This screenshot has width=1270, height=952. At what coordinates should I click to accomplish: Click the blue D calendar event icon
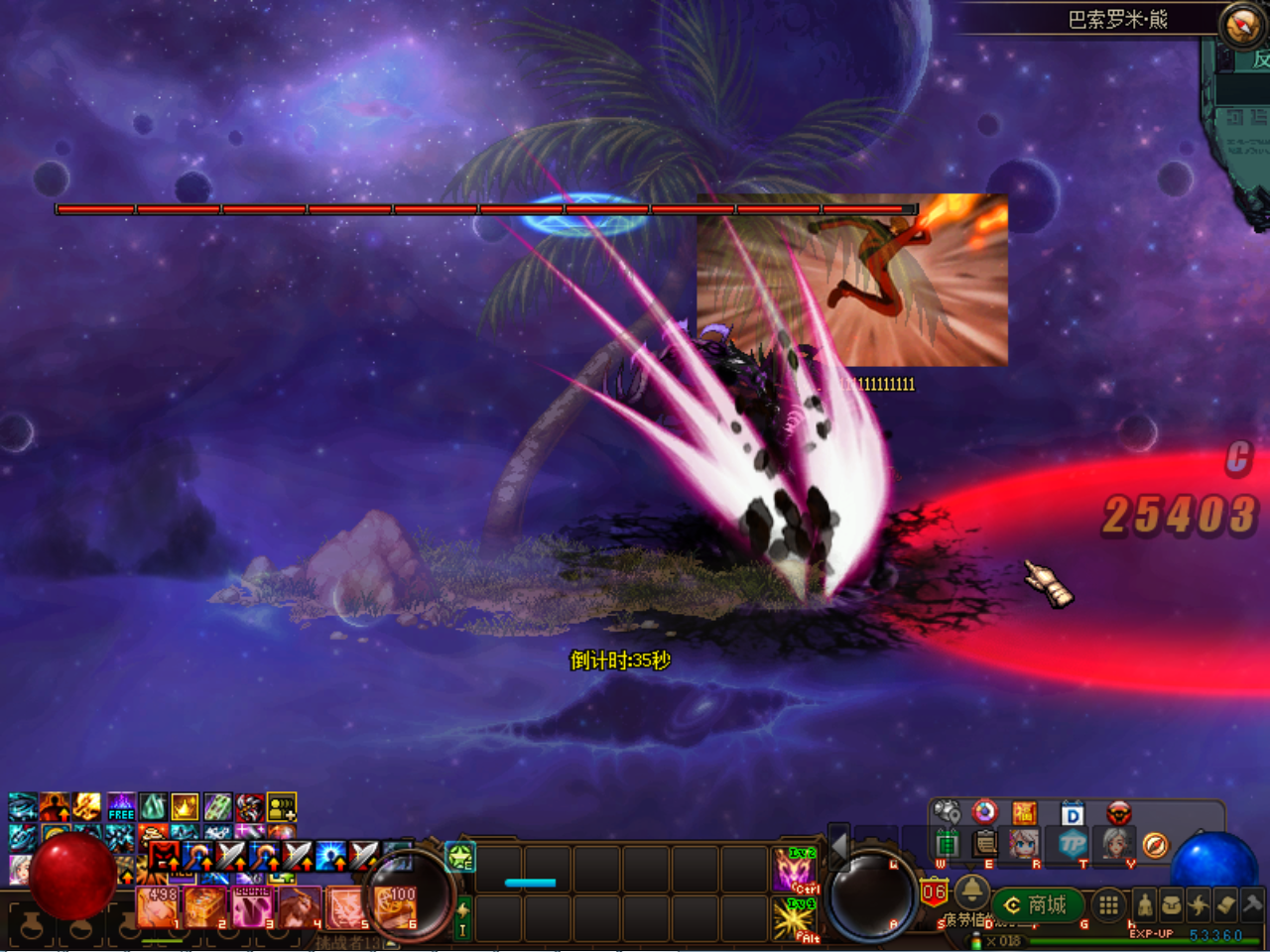point(1072,813)
